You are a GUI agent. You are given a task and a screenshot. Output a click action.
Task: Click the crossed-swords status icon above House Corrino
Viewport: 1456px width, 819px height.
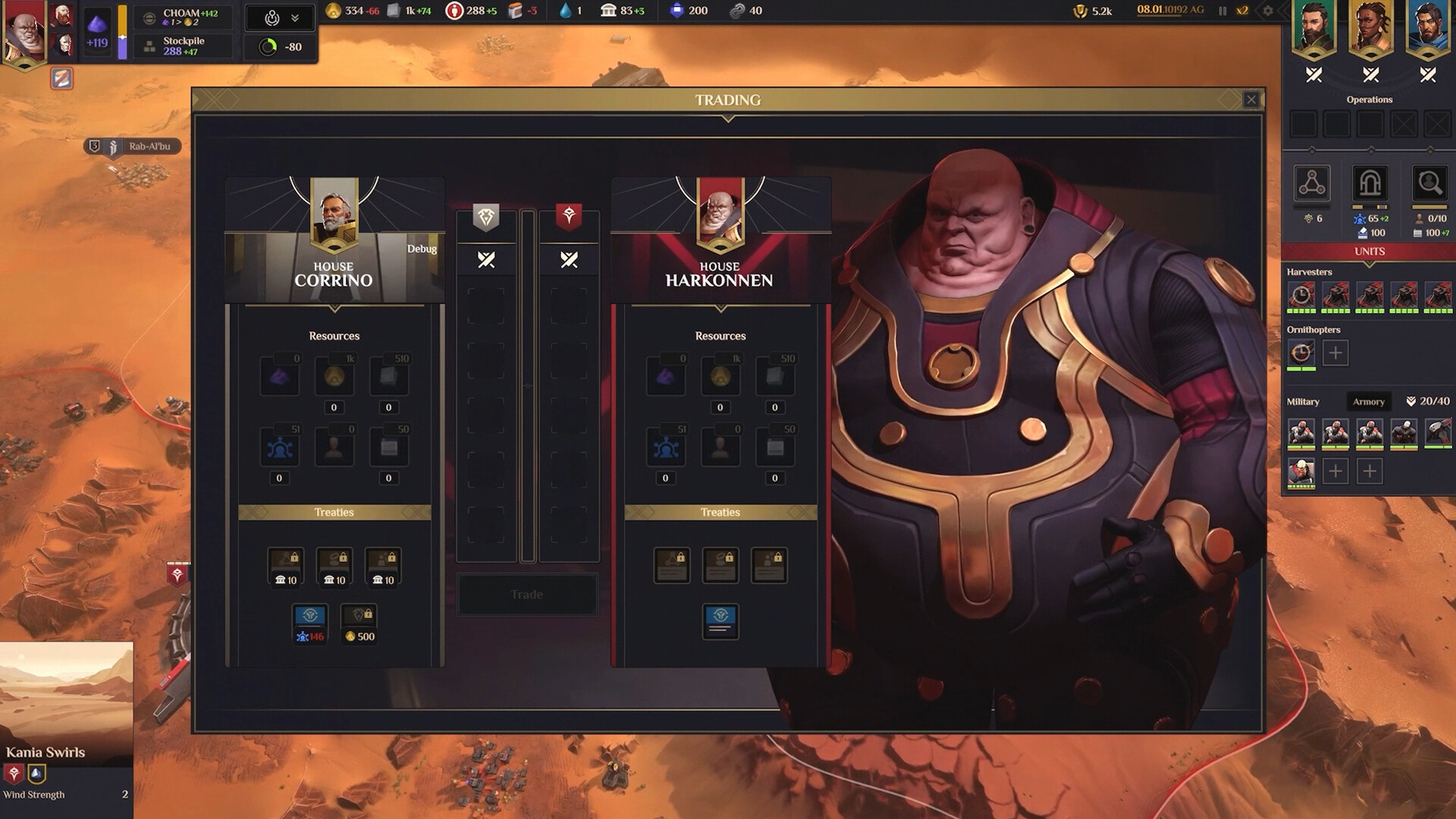pos(486,259)
